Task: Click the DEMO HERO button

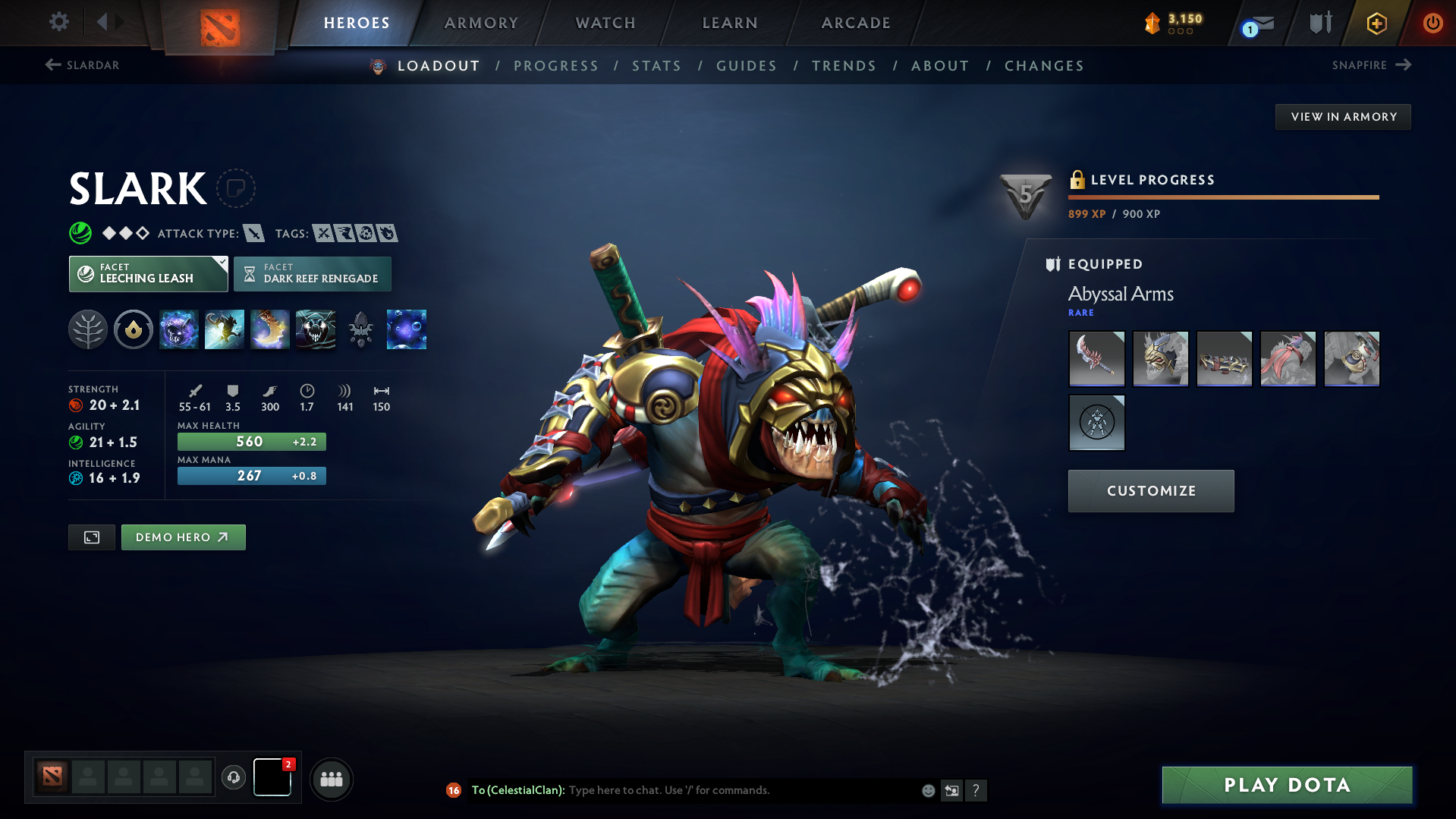Action: click(183, 537)
